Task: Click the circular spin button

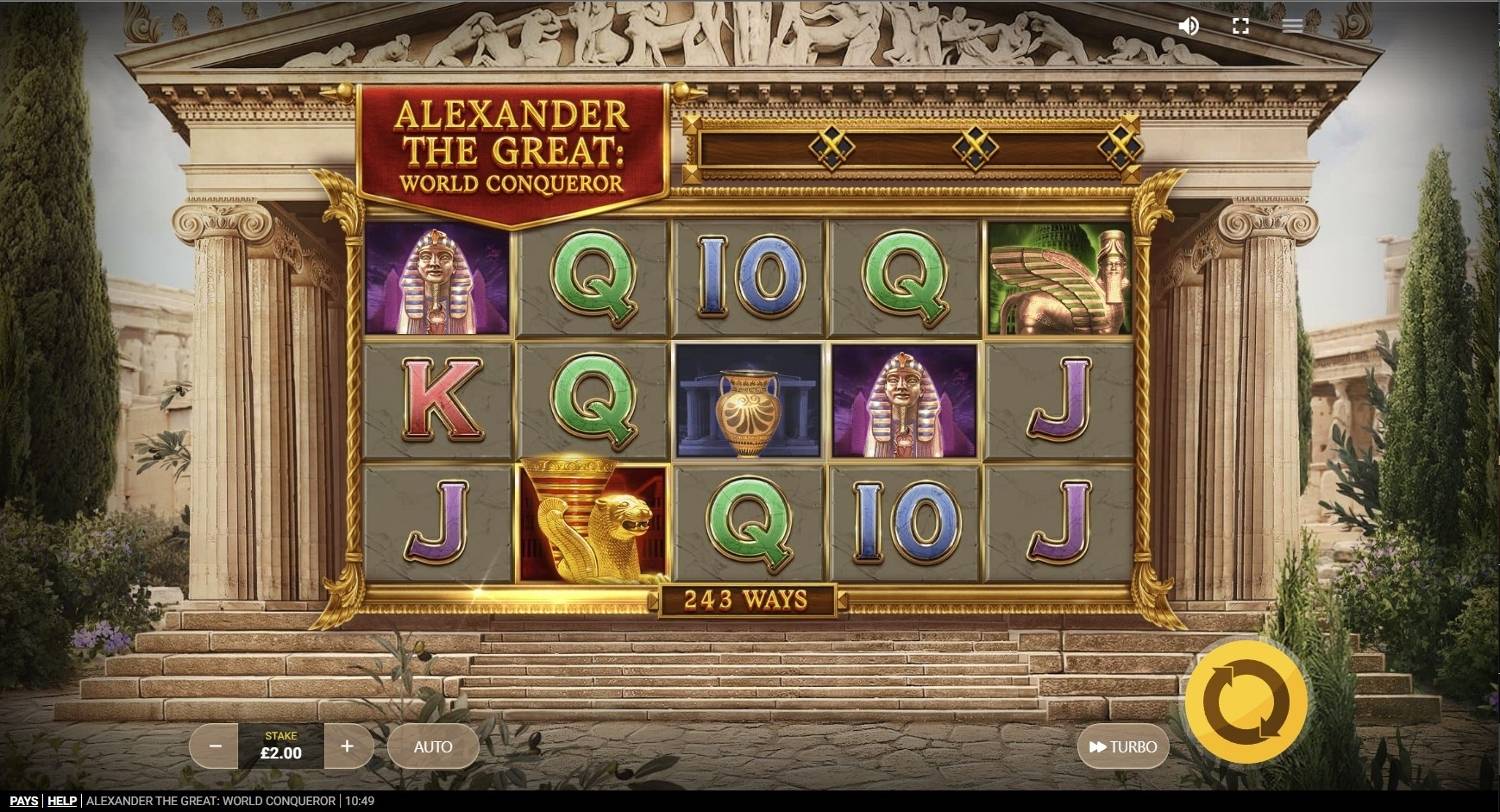Action: click(x=1247, y=700)
